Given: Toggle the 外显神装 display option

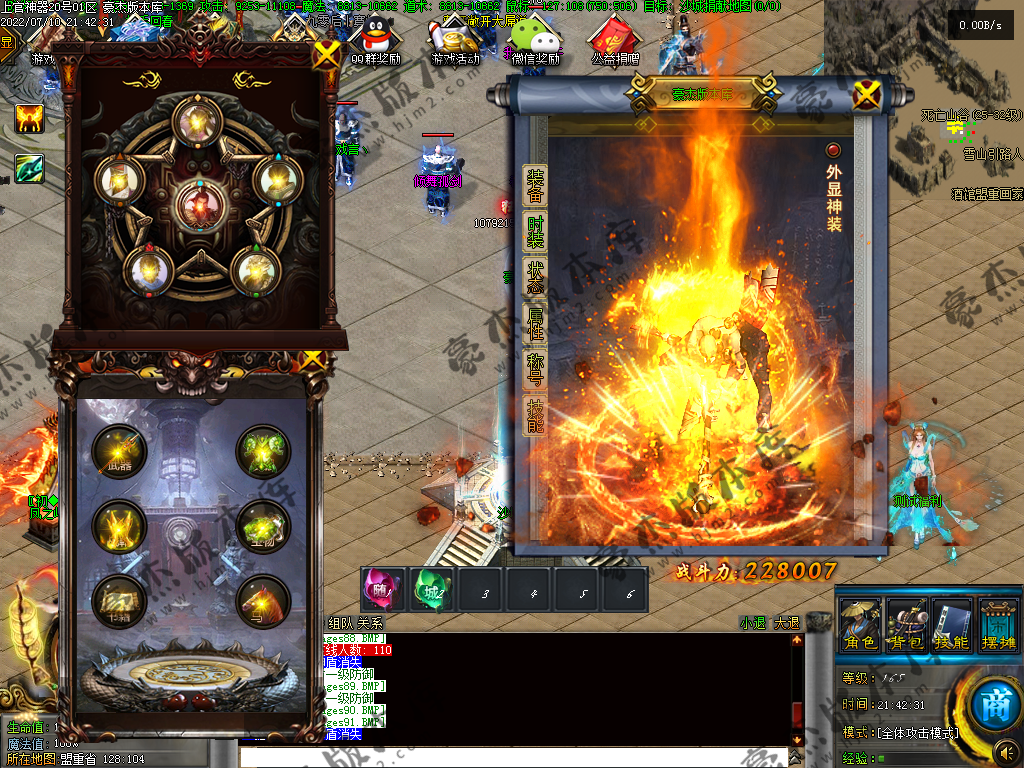Looking at the screenshot, I should click(x=833, y=151).
